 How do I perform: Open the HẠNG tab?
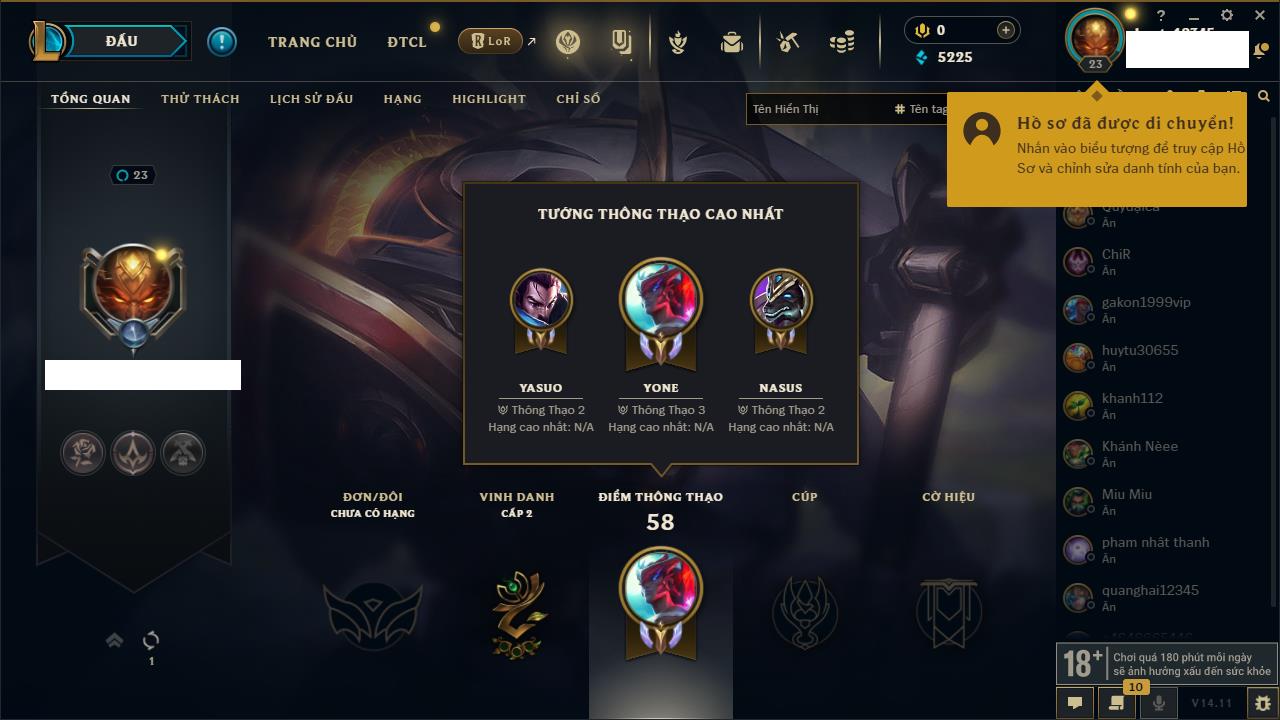[402, 99]
